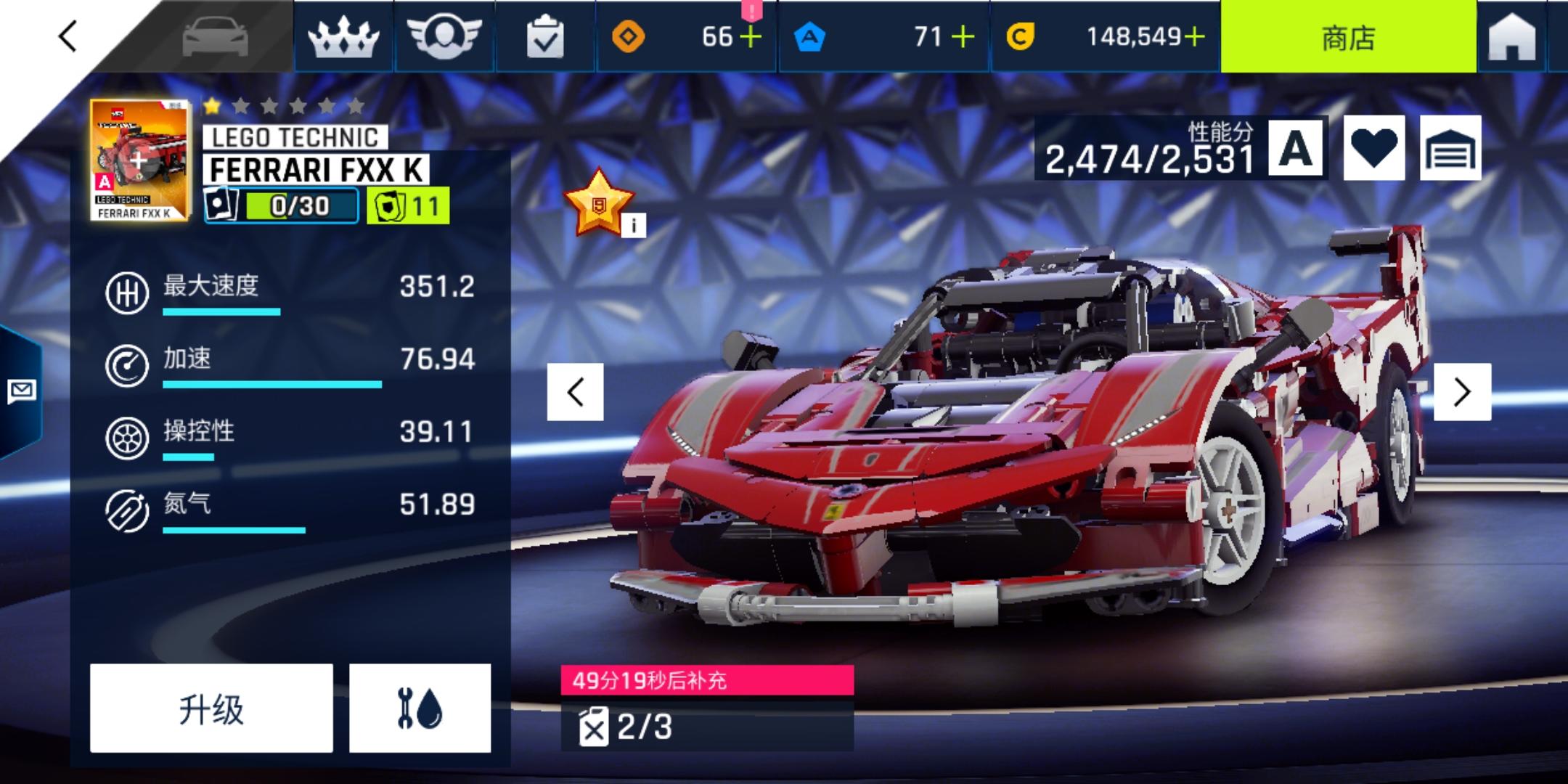Open the wrench customization icon
Image resolution: width=1568 pixels, height=784 pixels.
pos(419,706)
